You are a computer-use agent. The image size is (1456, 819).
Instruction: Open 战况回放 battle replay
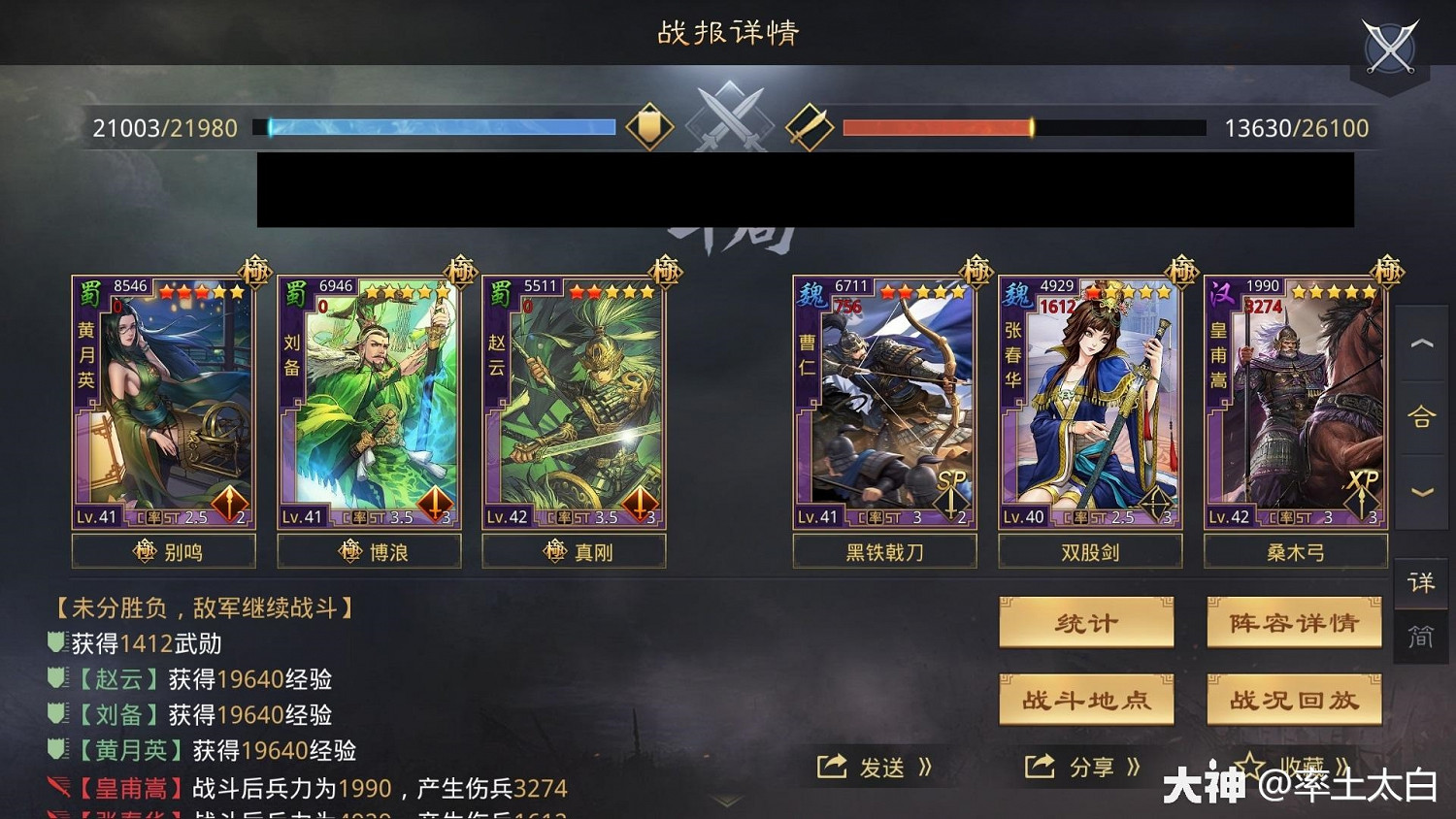(1295, 700)
